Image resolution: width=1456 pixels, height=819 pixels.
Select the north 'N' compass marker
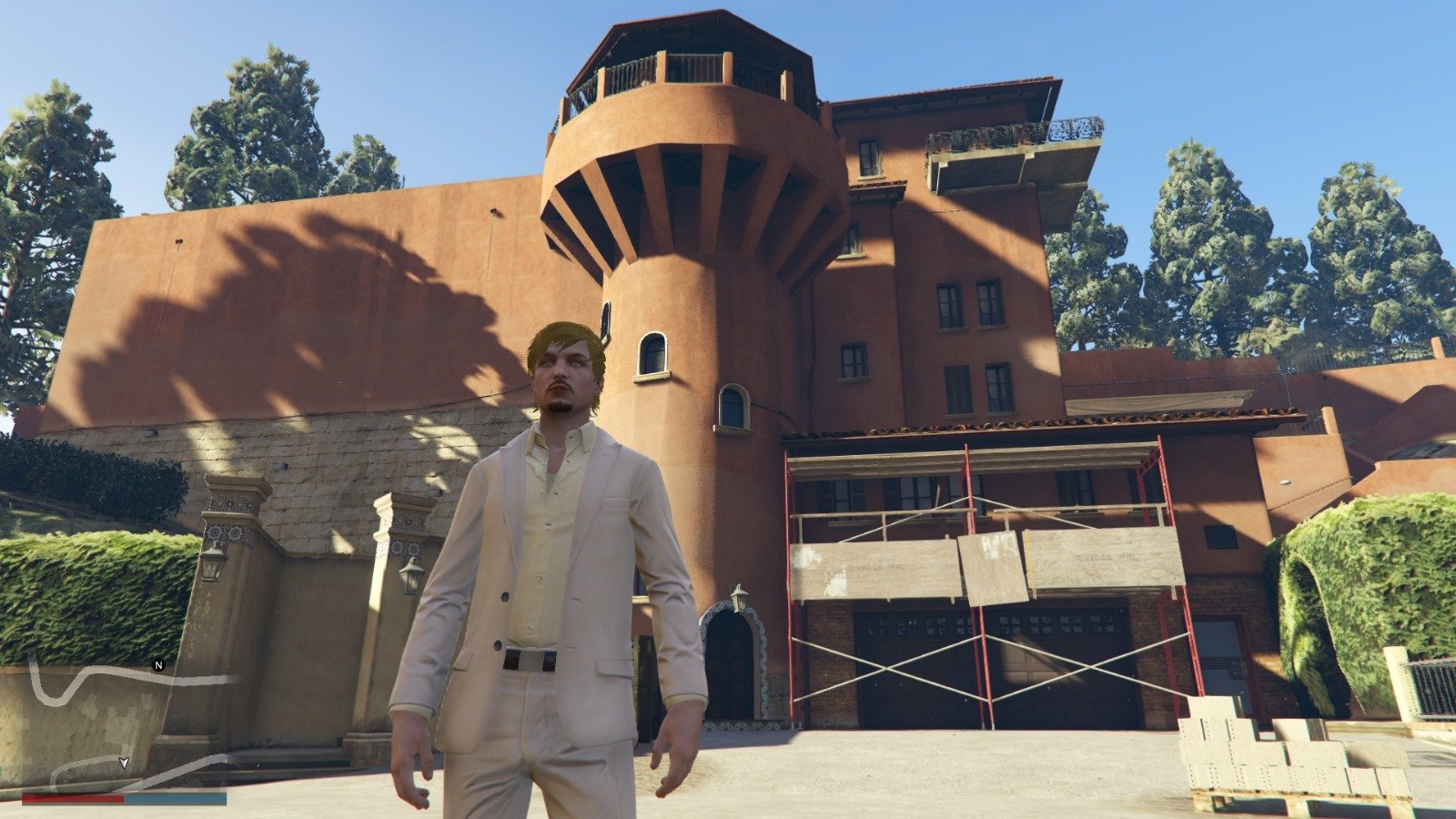tap(158, 665)
